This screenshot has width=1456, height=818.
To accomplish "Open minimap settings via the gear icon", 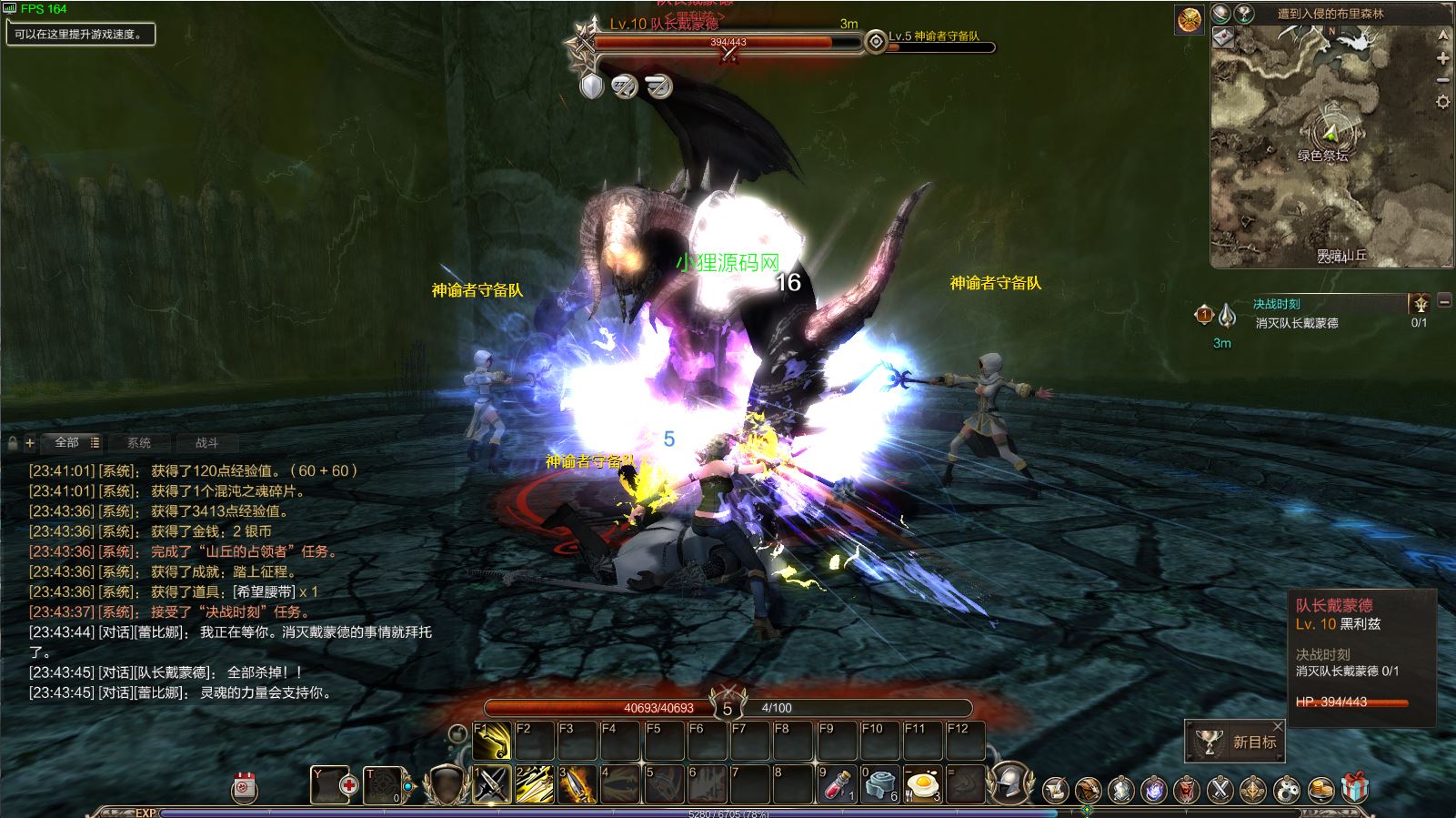I will [1442, 102].
